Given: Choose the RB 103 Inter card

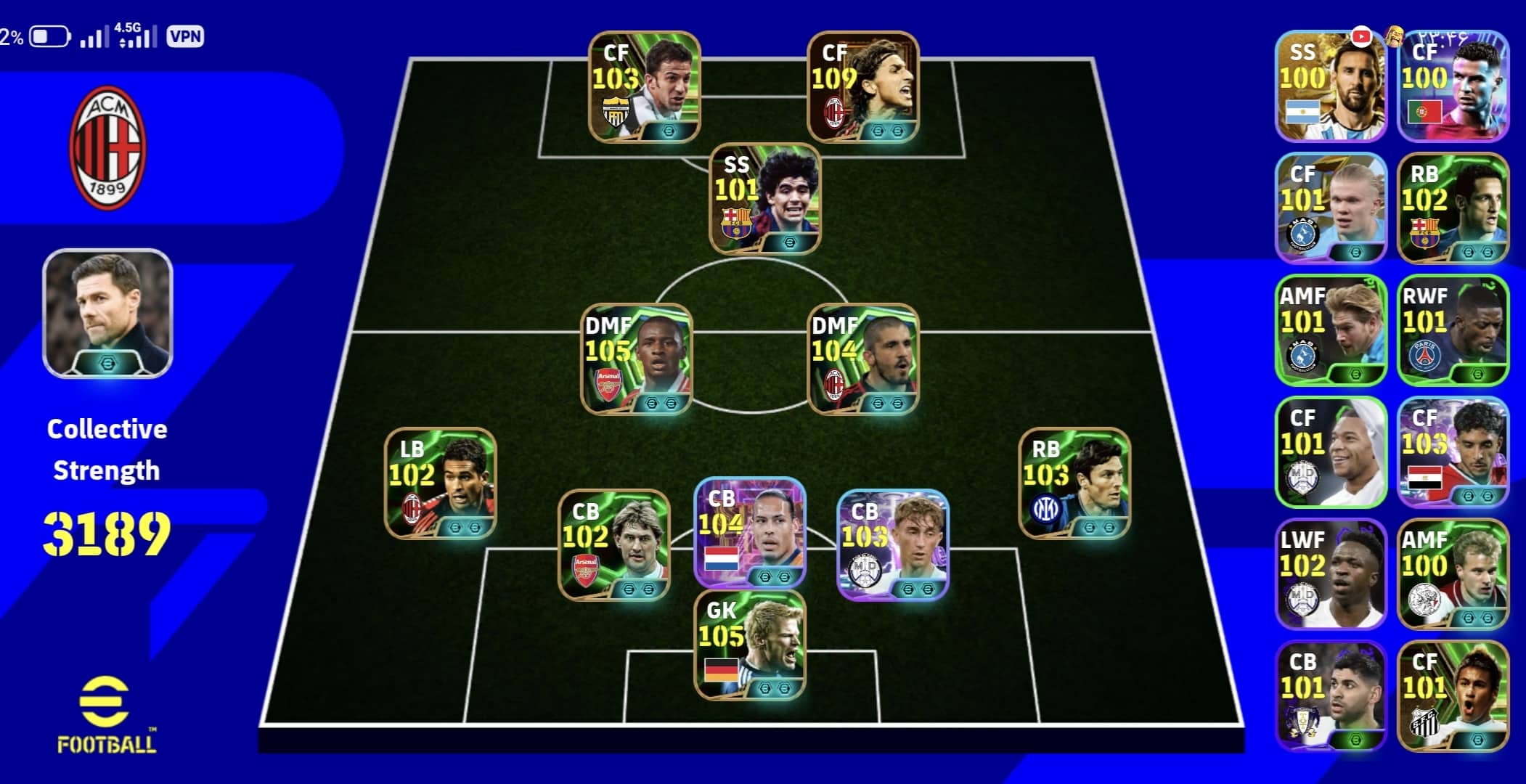Looking at the screenshot, I should [x=1074, y=483].
